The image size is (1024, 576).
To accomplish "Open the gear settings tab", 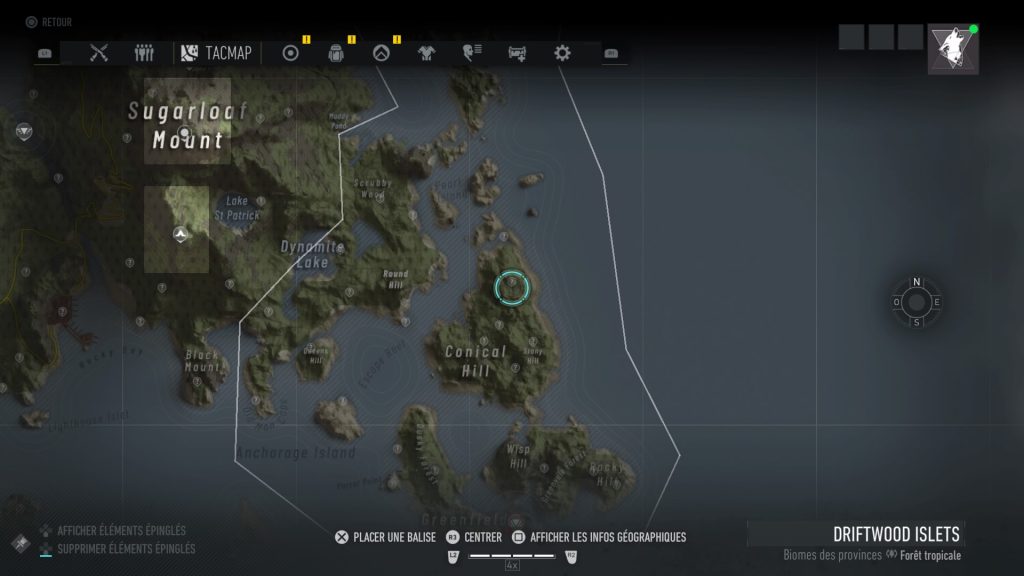I will (x=562, y=53).
